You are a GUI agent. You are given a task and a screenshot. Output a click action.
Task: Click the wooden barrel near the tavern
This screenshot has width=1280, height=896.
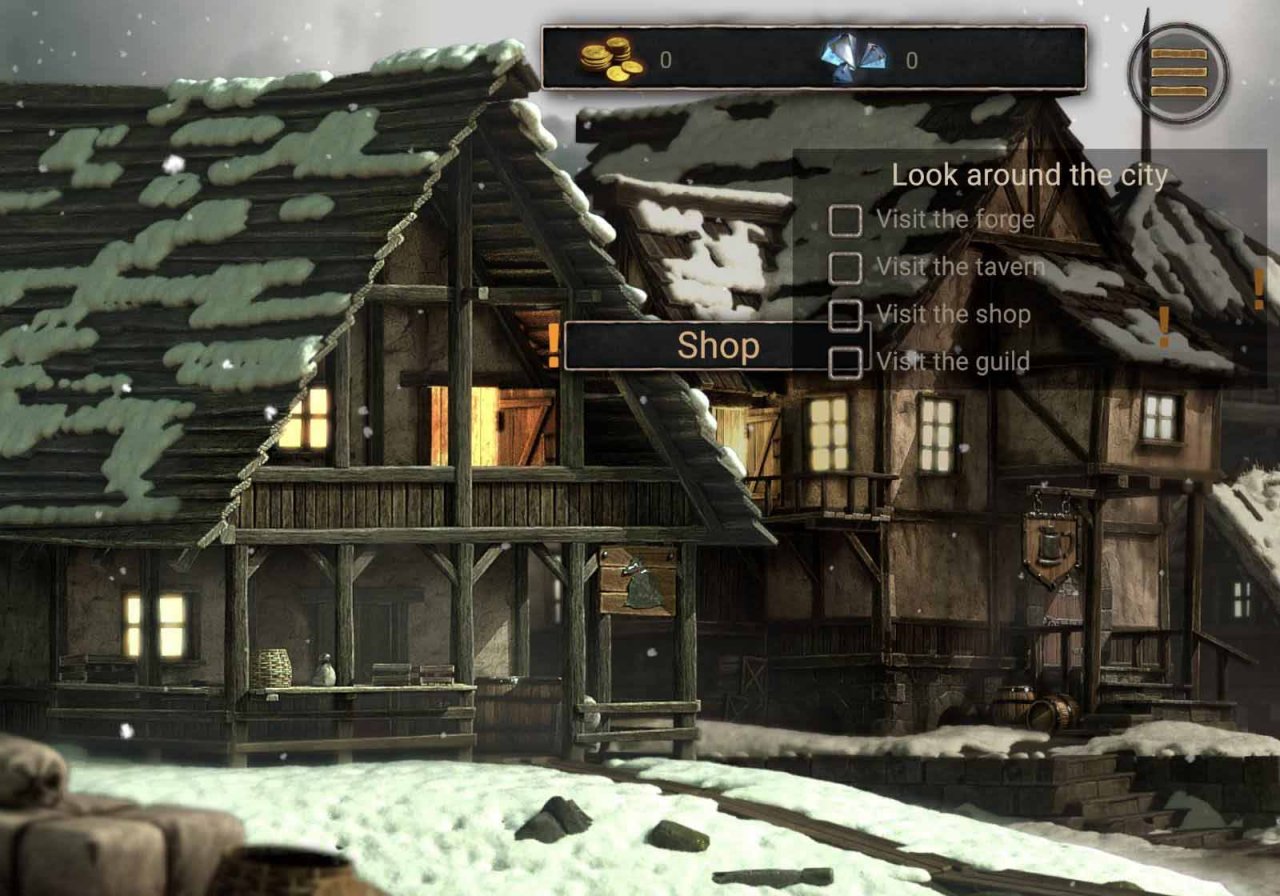[1051, 710]
